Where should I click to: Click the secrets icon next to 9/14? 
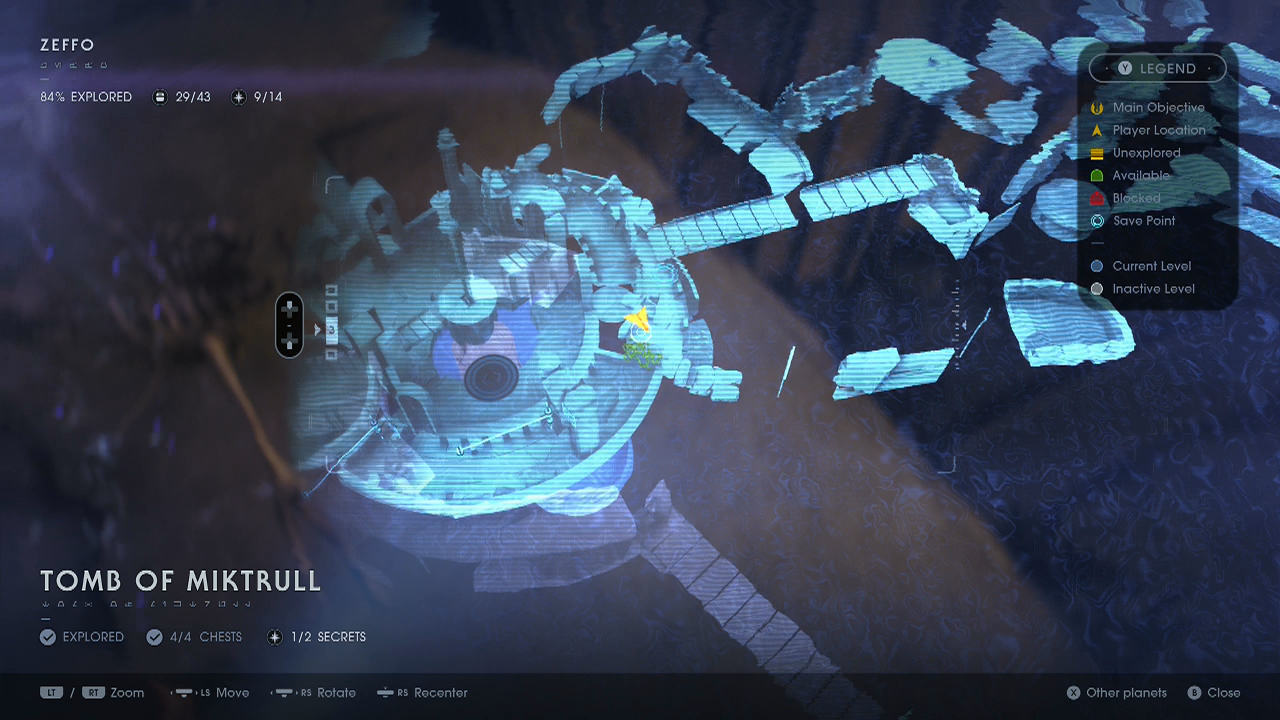point(238,97)
